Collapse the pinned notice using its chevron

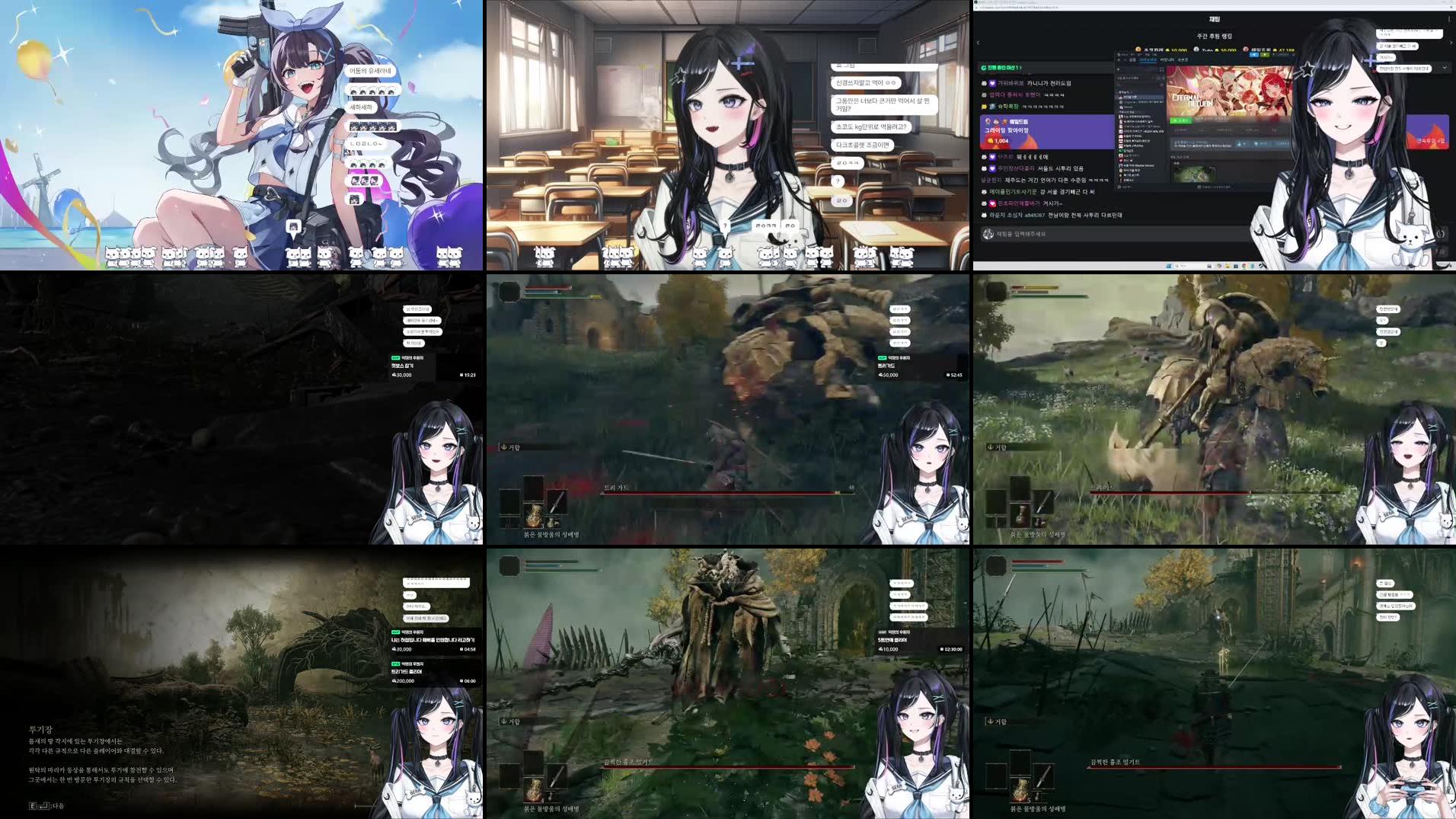click(1445, 69)
